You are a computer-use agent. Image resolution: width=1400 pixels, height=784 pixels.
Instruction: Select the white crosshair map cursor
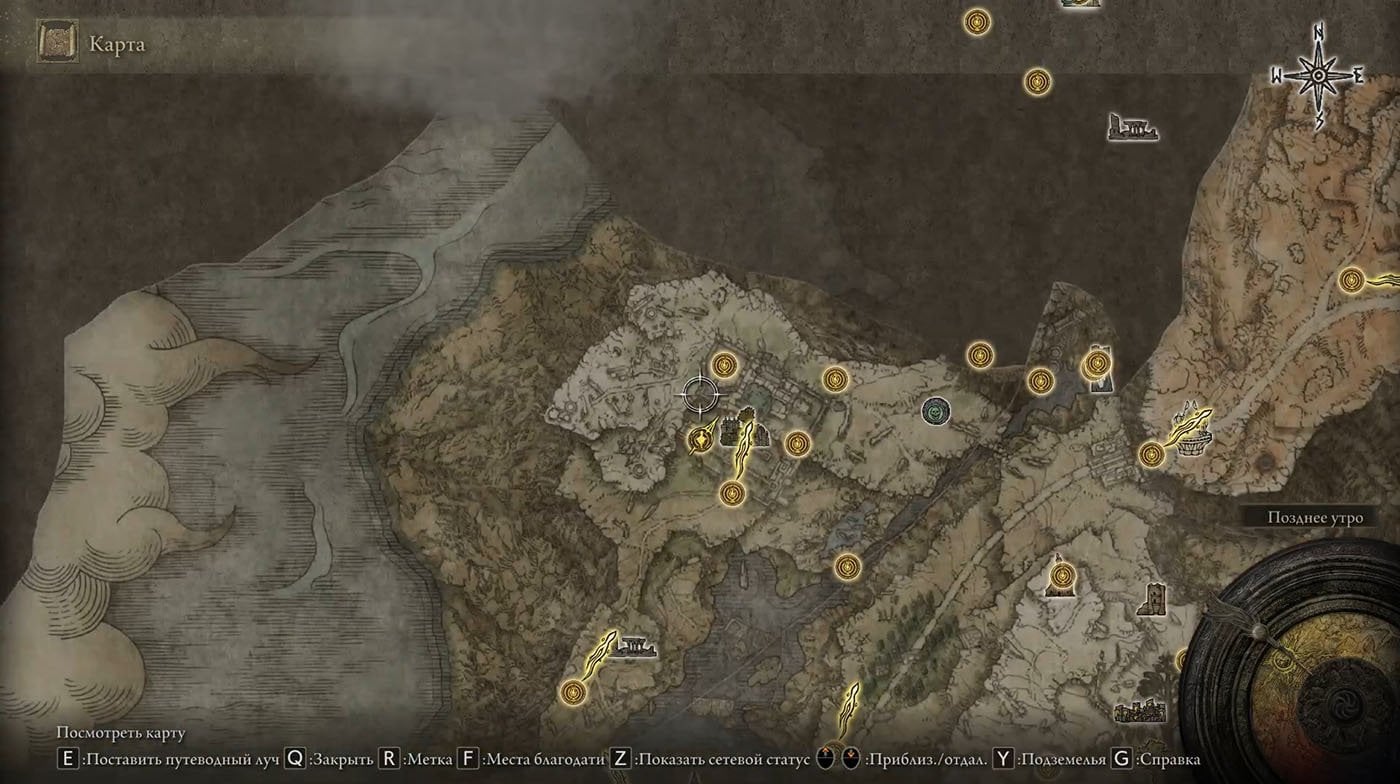699,394
